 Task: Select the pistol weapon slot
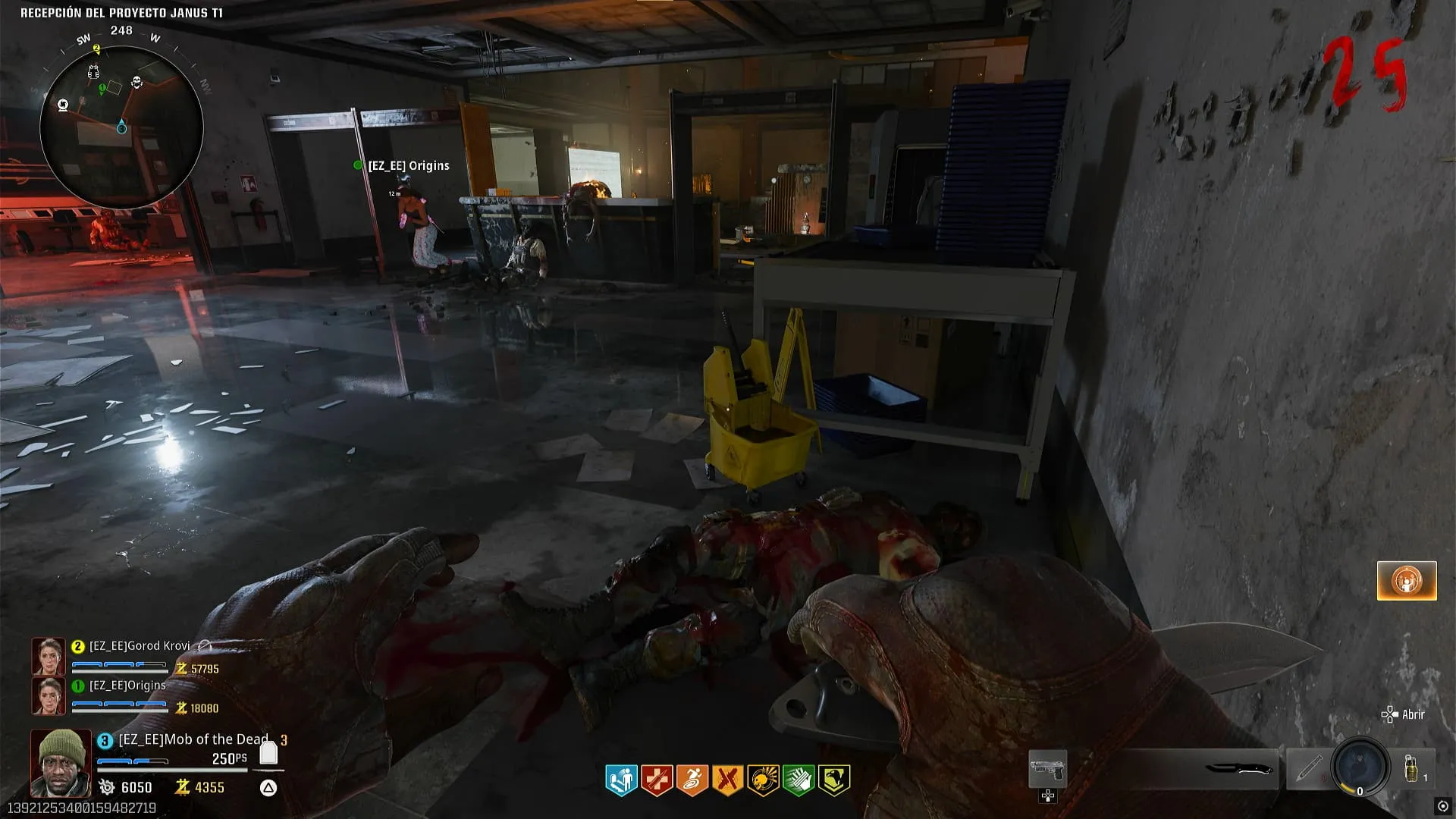[x=1047, y=770]
